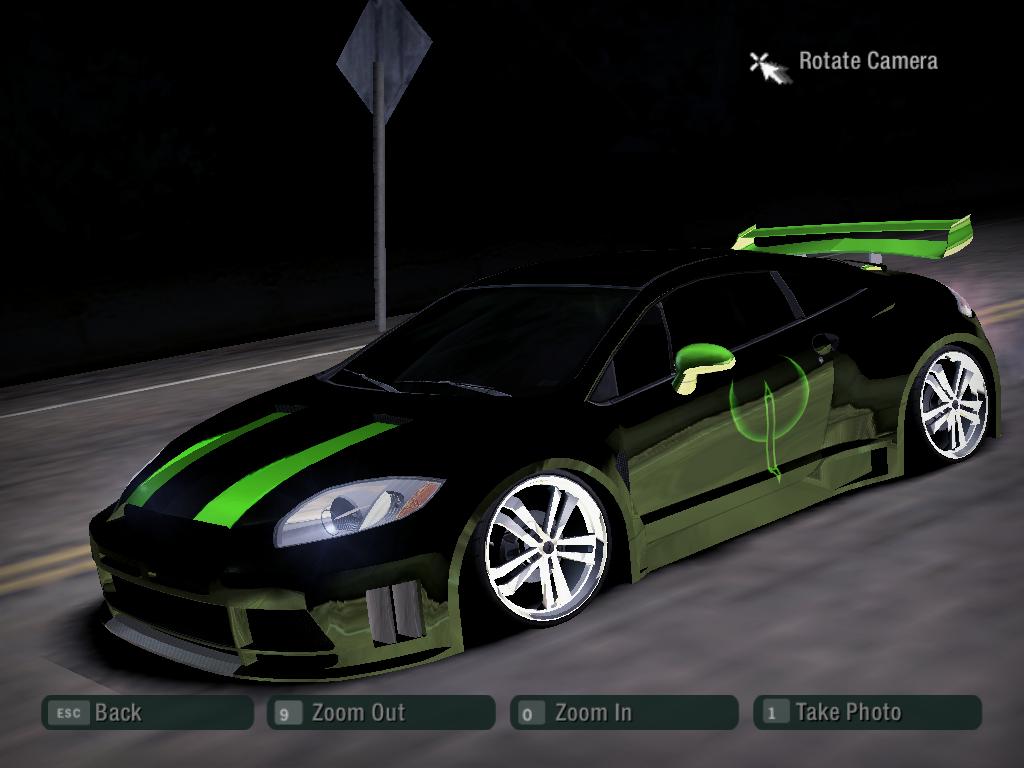Screen dimensions: 1024x768
Task: Click the Take Photo button
Action: tap(867, 713)
